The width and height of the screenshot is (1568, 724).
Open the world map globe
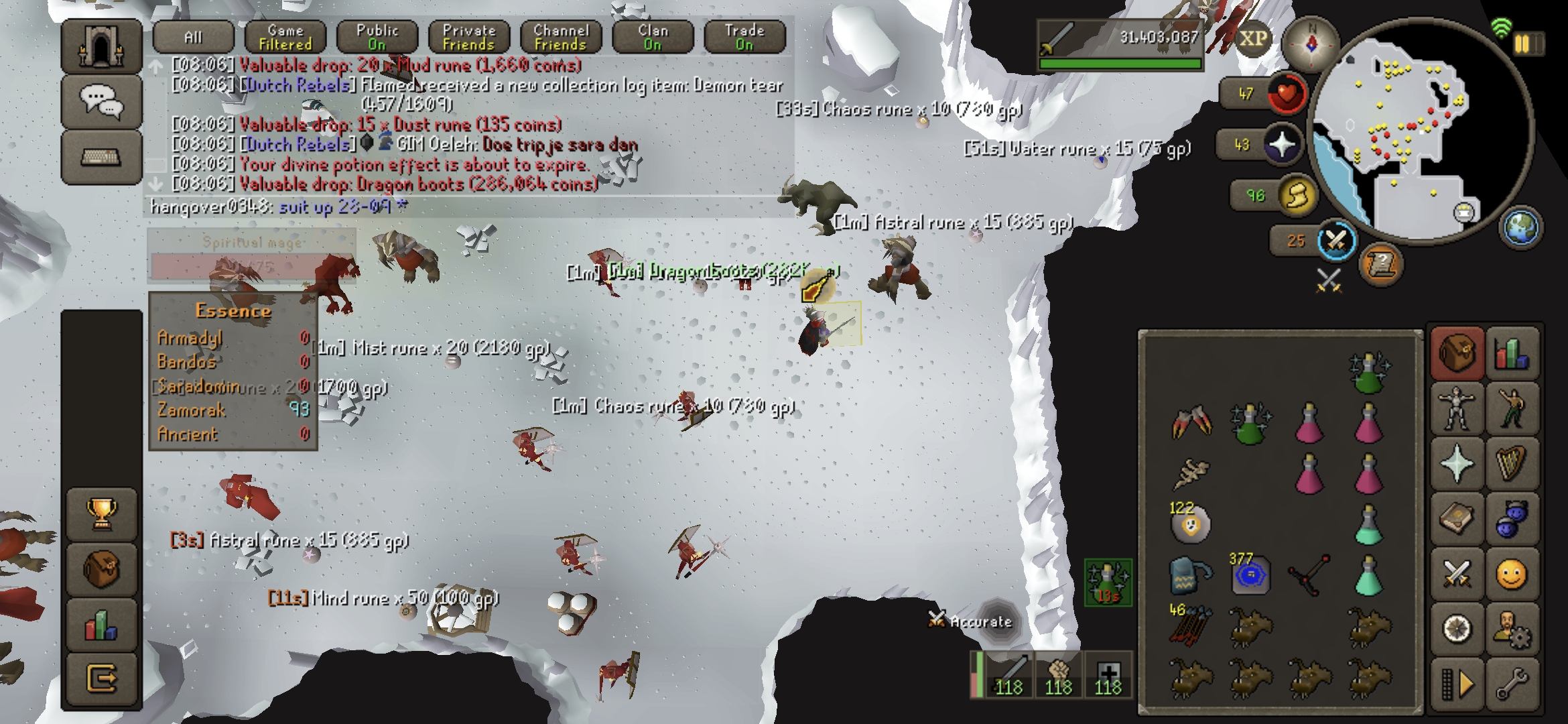(x=1520, y=227)
